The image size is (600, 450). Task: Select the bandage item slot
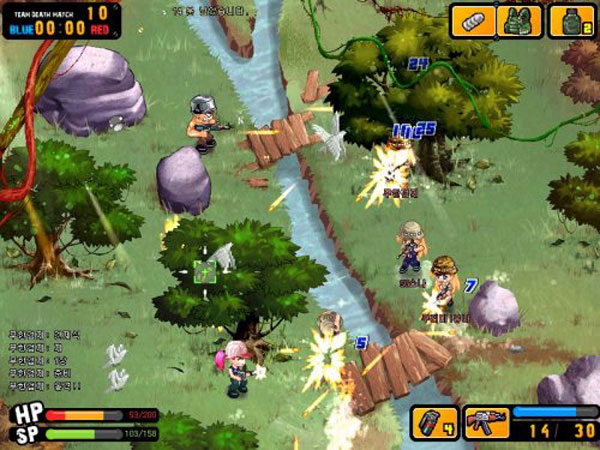click(473, 21)
